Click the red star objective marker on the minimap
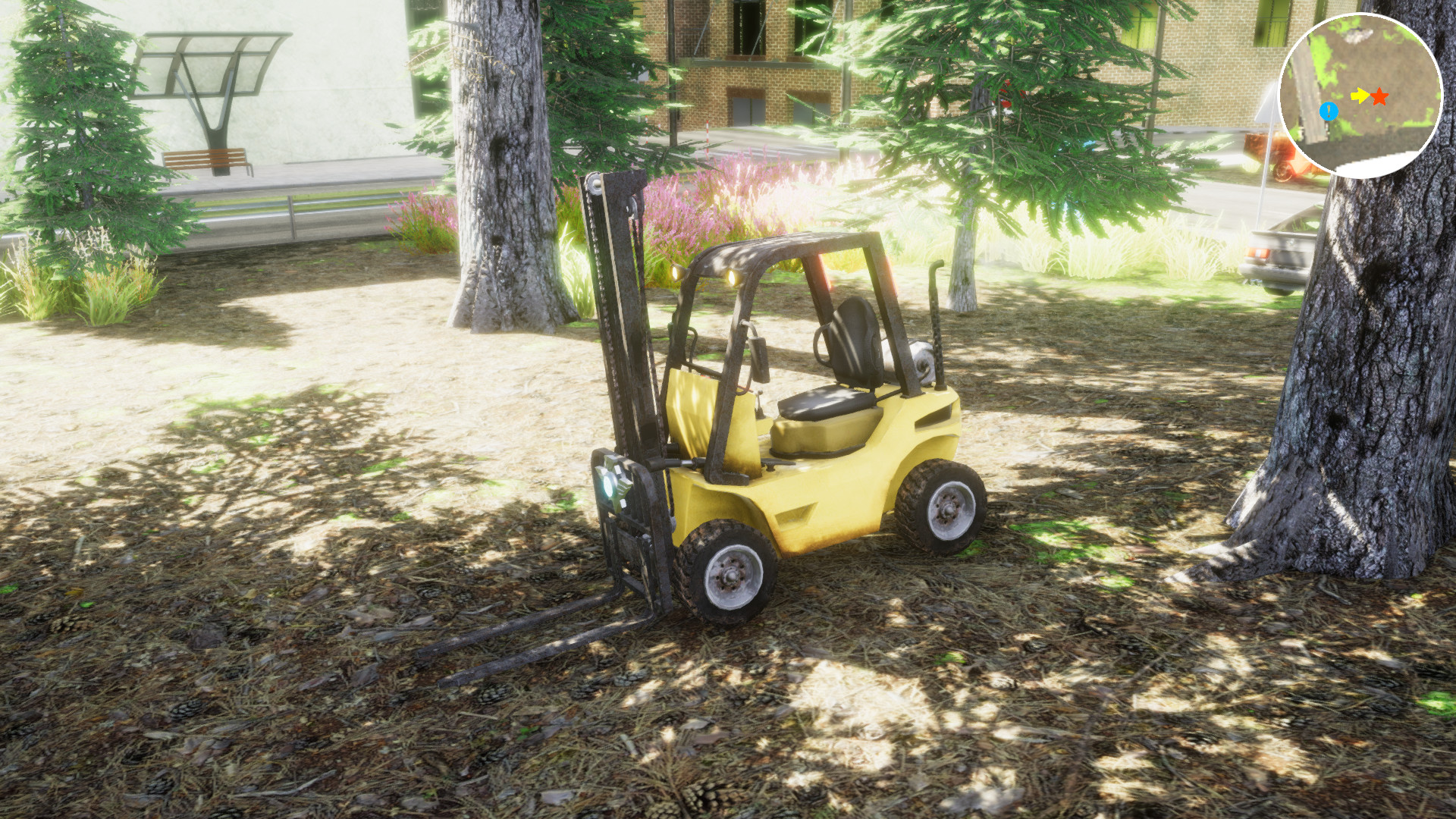This screenshot has height=819, width=1456. [x=1380, y=97]
